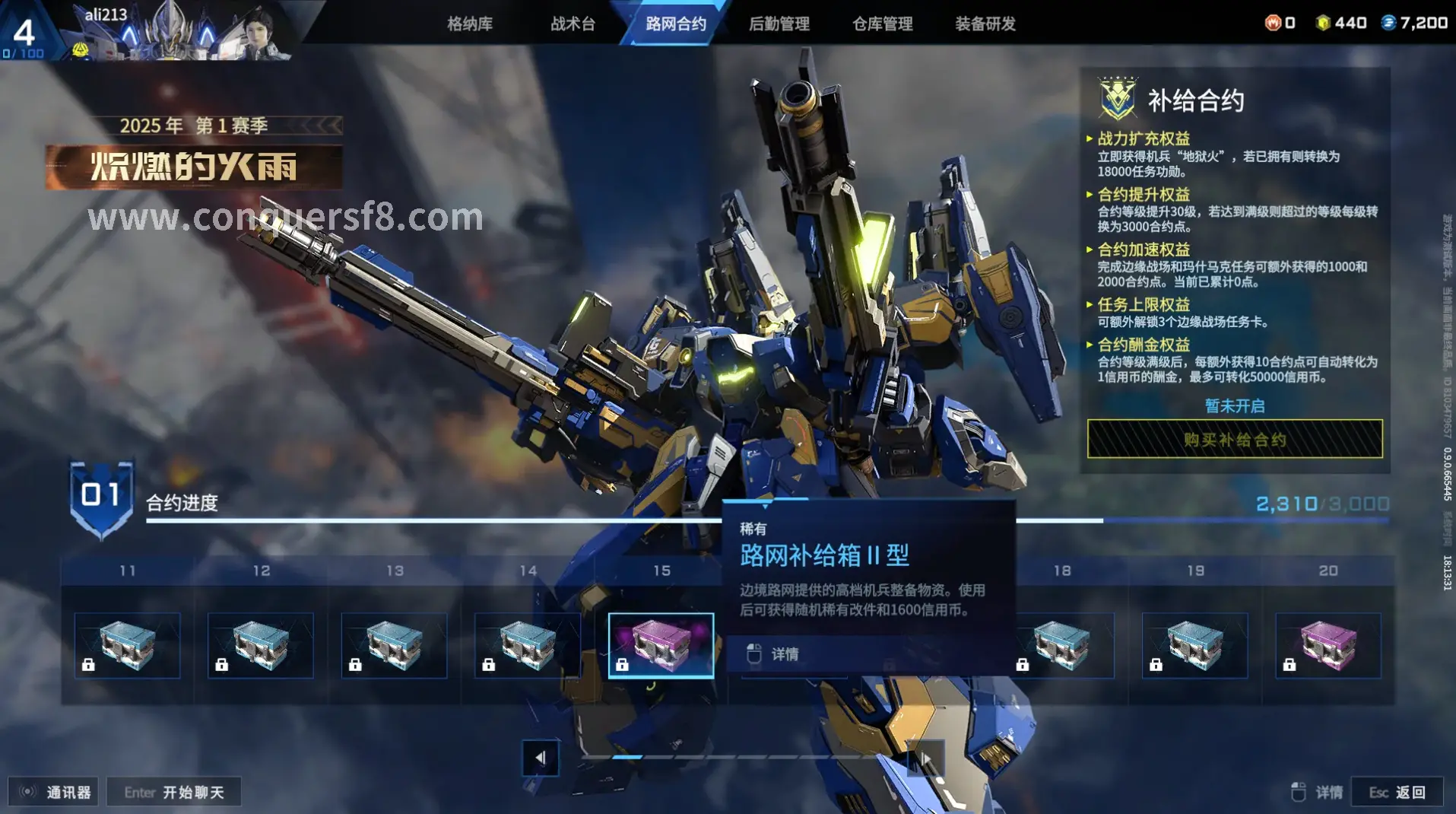Click the mouse icon beside 详情 bottom right

click(1298, 790)
